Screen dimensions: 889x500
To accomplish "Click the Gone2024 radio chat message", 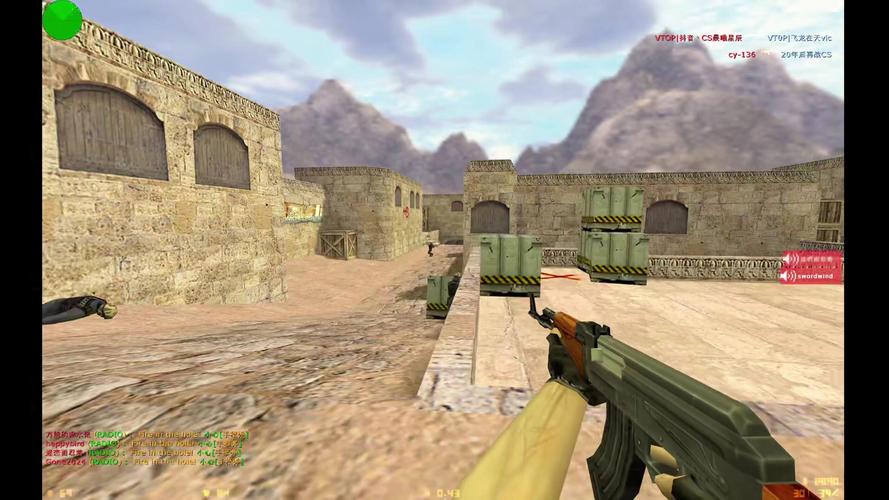I will click(x=143, y=462).
